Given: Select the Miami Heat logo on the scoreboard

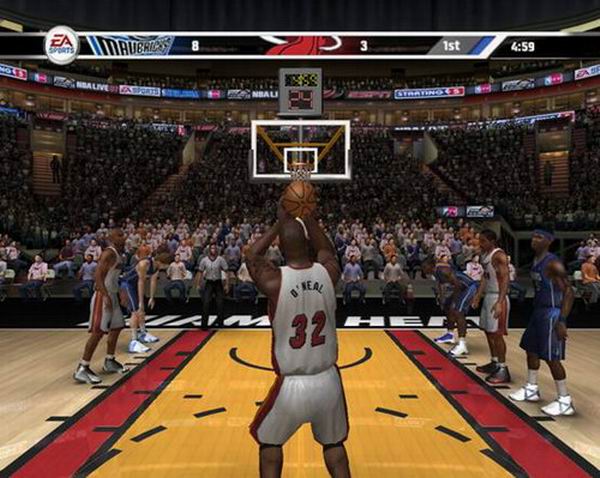Looking at the screenshot, I should pyautogui.click(x=300, y=45).
